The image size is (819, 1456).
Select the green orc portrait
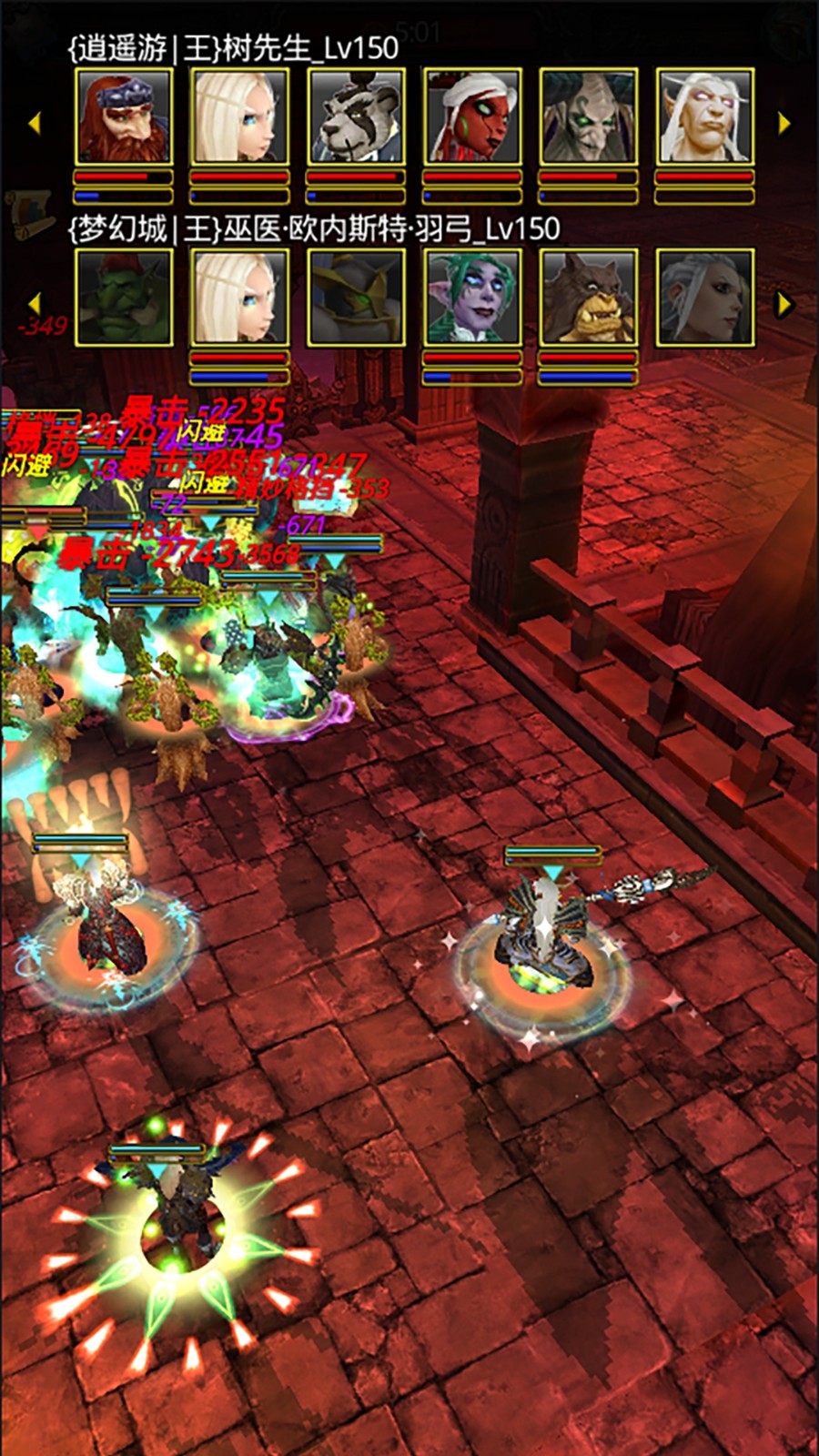[123, 298]
